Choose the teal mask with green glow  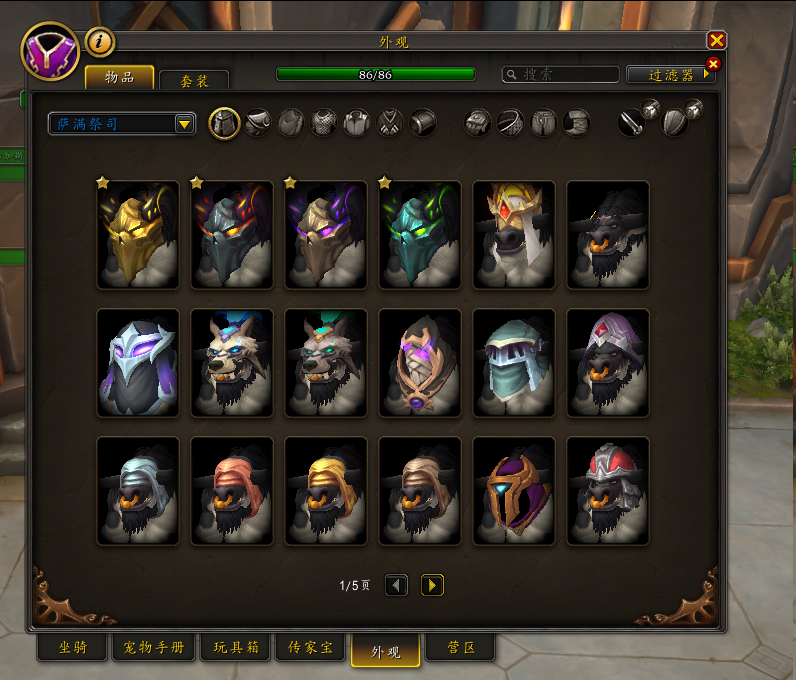(x=420, y=234)
